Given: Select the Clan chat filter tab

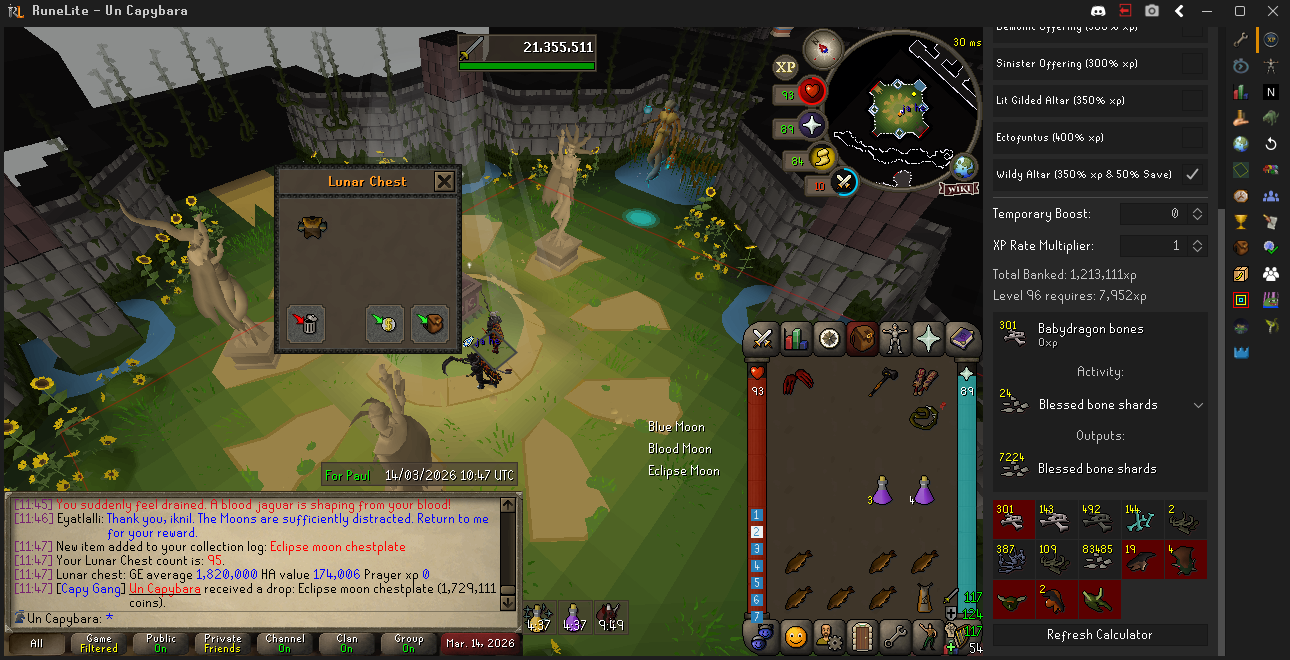Looking at the screenshot, I should pyautogui.click(x=346, y=643).
